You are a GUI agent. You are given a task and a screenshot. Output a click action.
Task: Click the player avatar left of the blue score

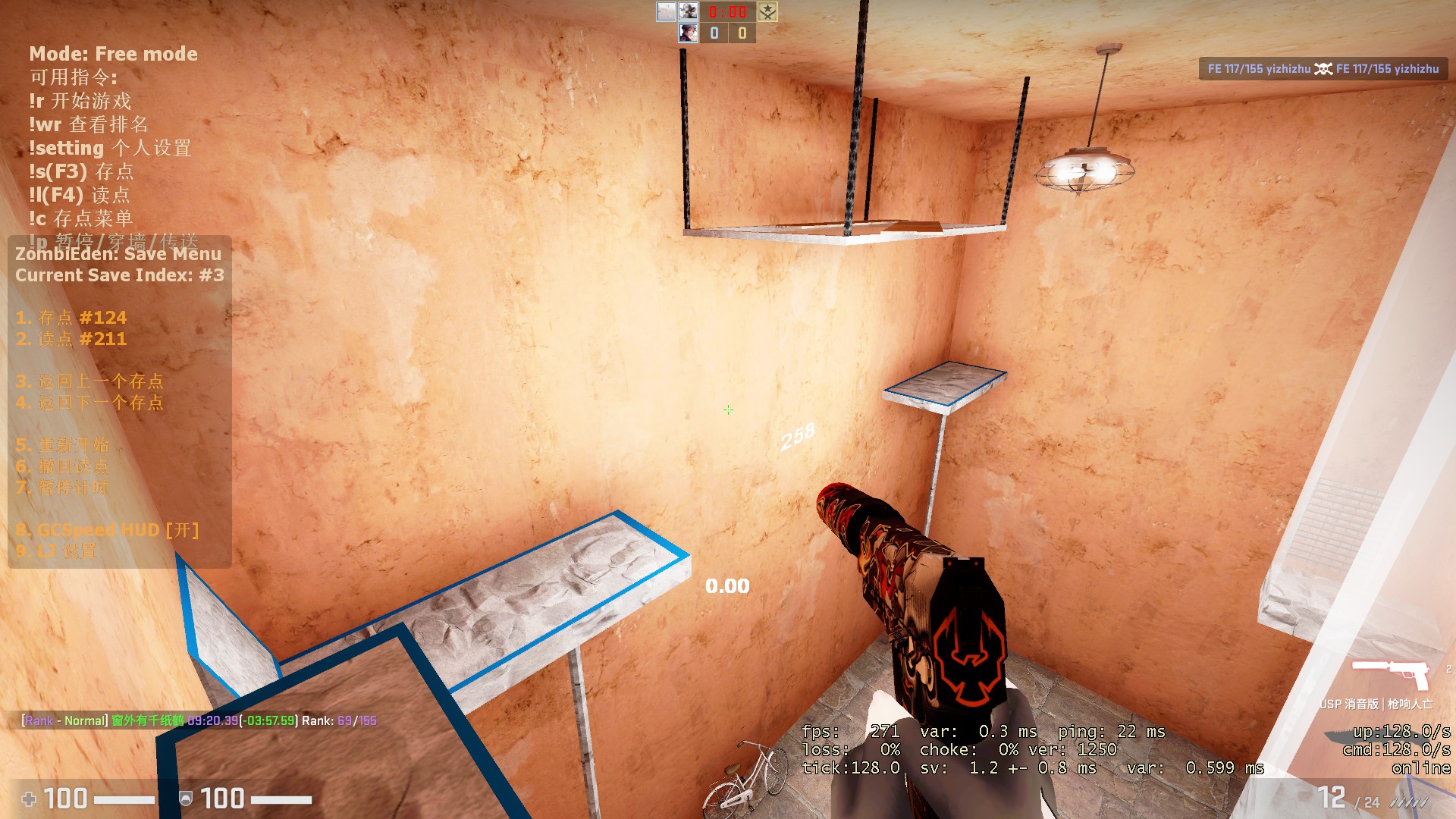pos(689,33)
